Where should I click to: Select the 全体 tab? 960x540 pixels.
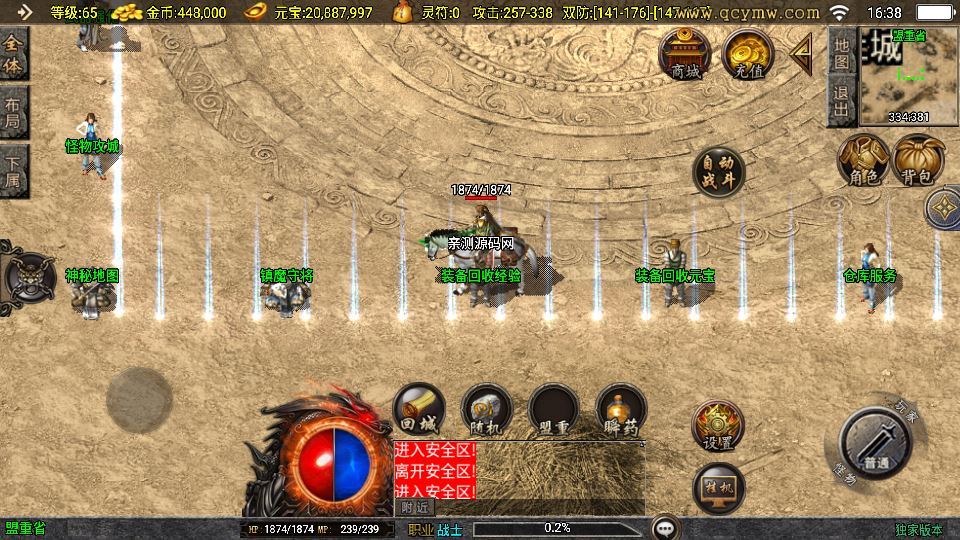pyautogui.click(x=13, y=52)
